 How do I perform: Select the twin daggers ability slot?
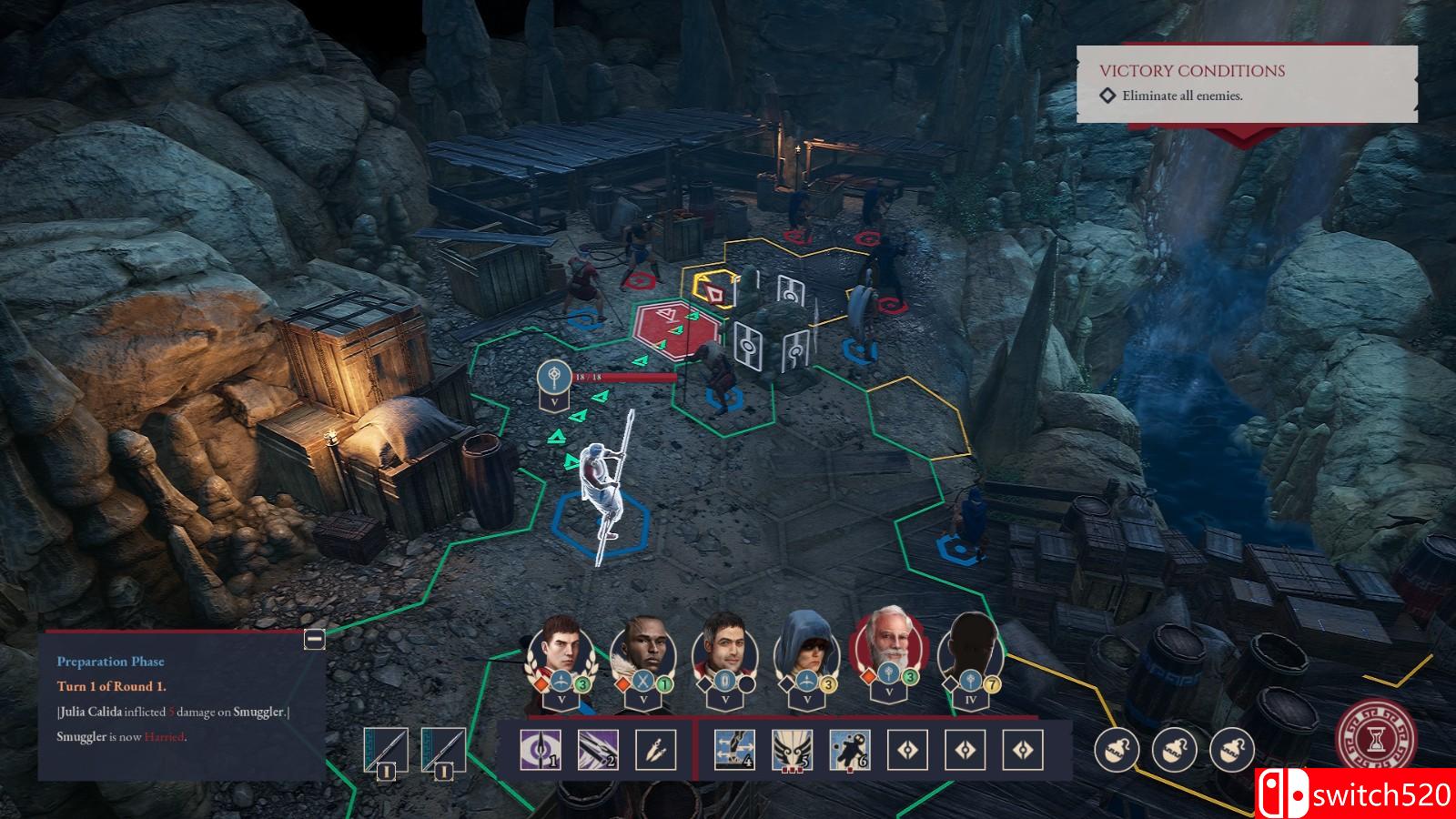pyautogui.click(x=655, y=750)
